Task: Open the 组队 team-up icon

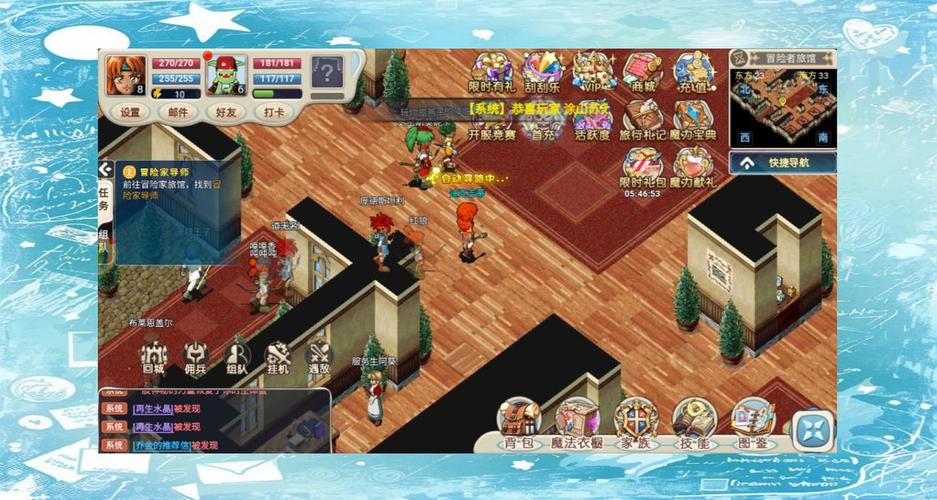Action: pyautogui.click(x=237, y=358)
